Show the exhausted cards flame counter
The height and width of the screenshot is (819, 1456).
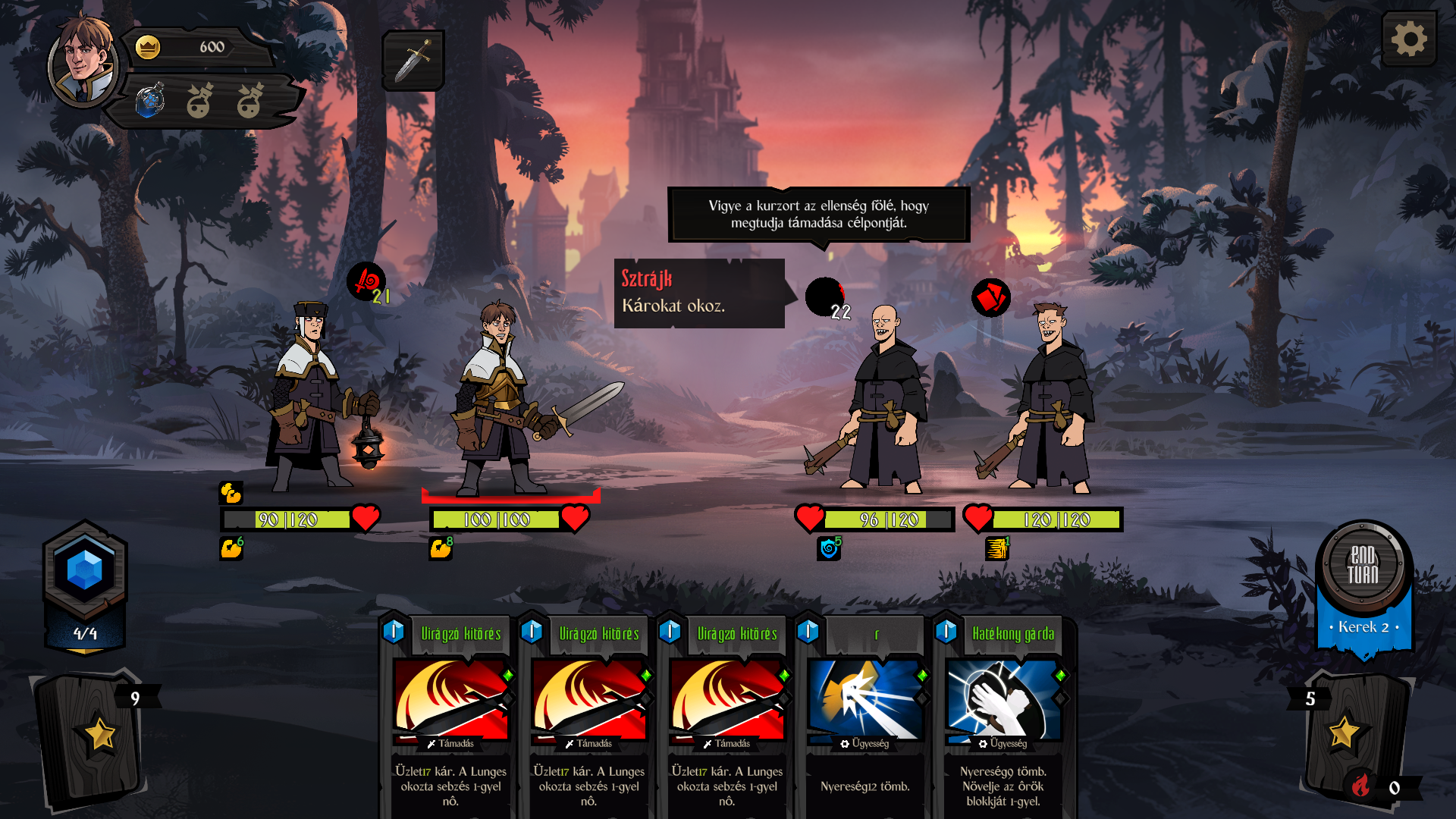pos(1362,786)
